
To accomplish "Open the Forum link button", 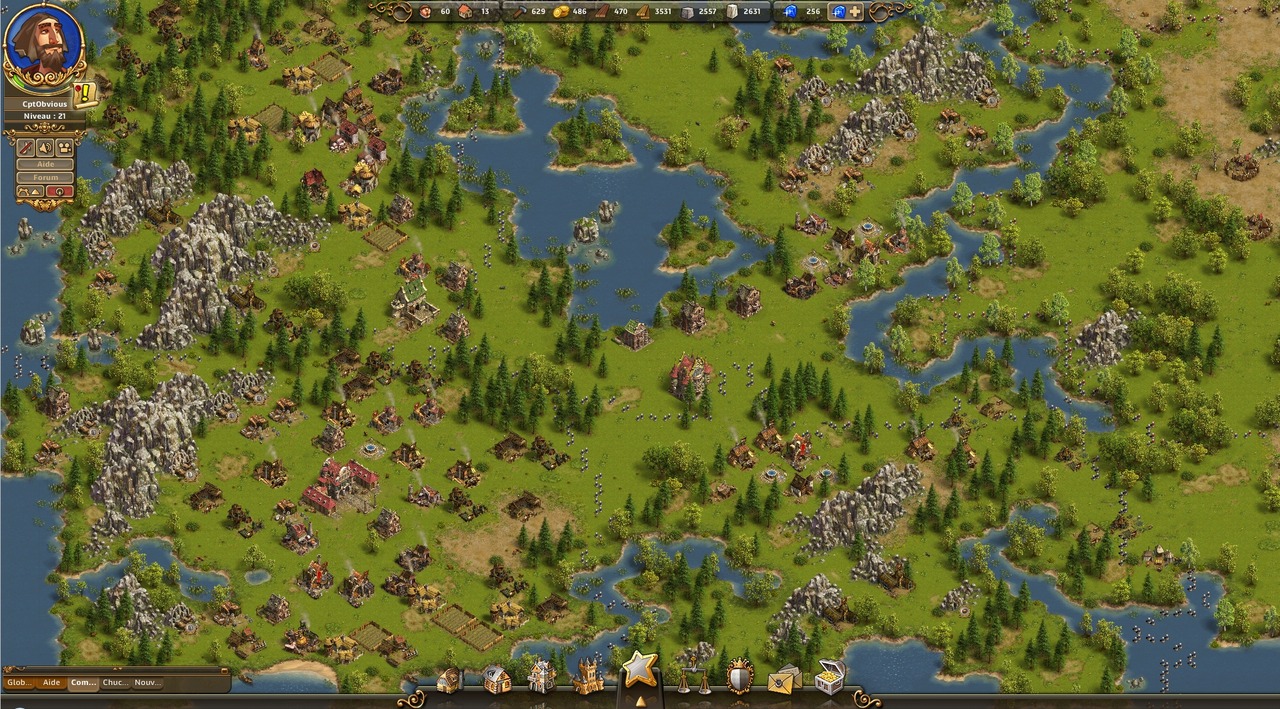I will [45, 177].
